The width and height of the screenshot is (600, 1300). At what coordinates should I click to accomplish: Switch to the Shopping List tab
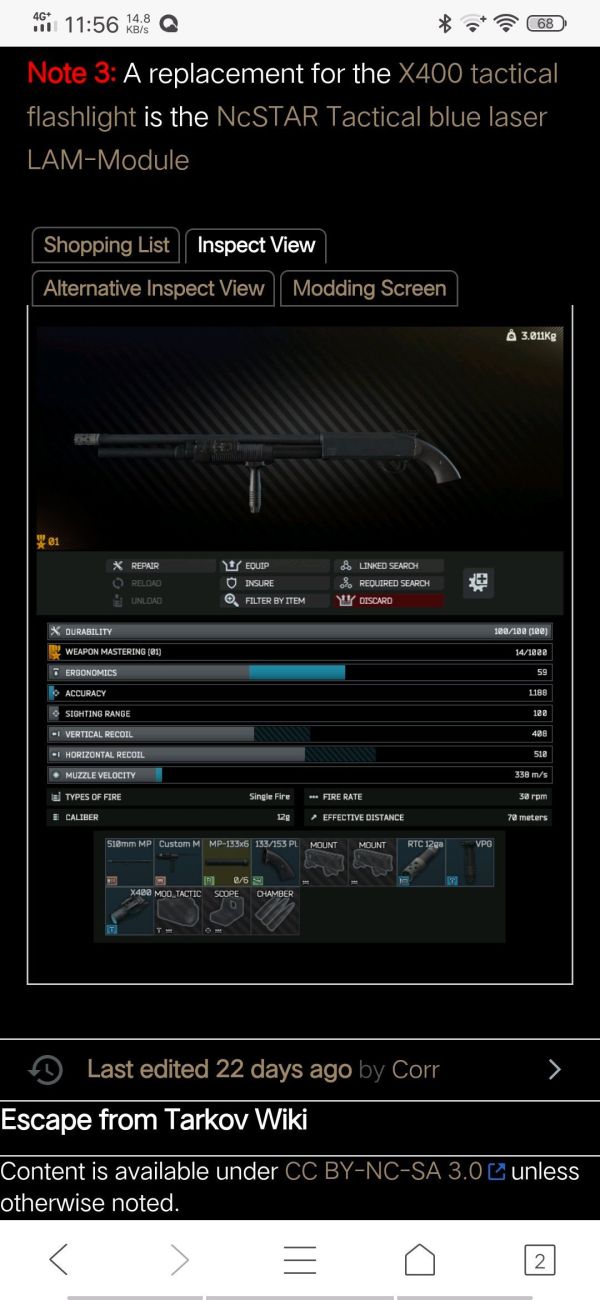(x=106, y=245)
